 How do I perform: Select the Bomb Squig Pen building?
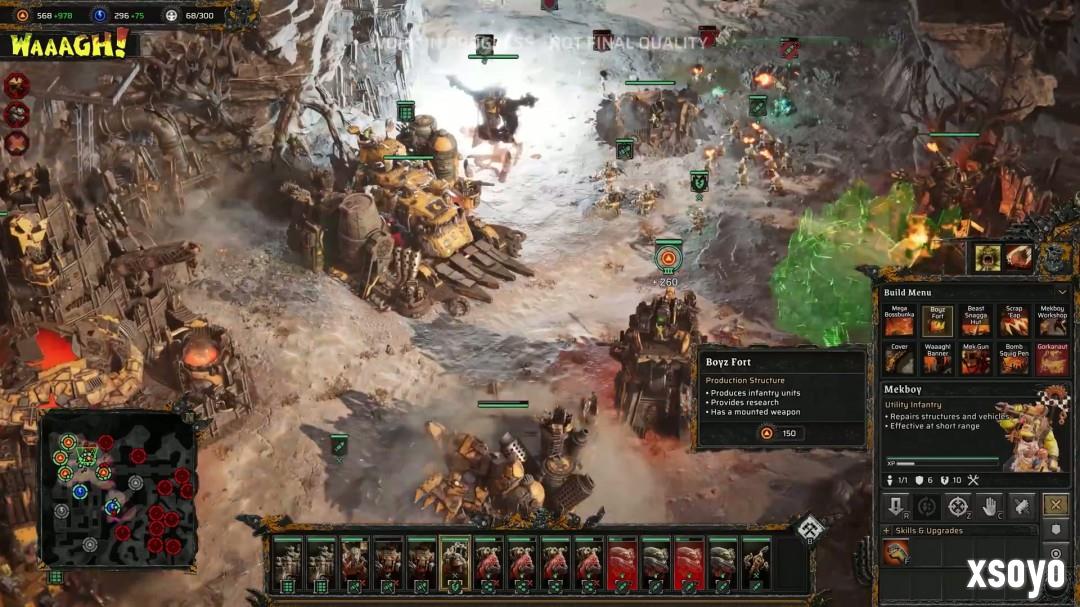1013,359
